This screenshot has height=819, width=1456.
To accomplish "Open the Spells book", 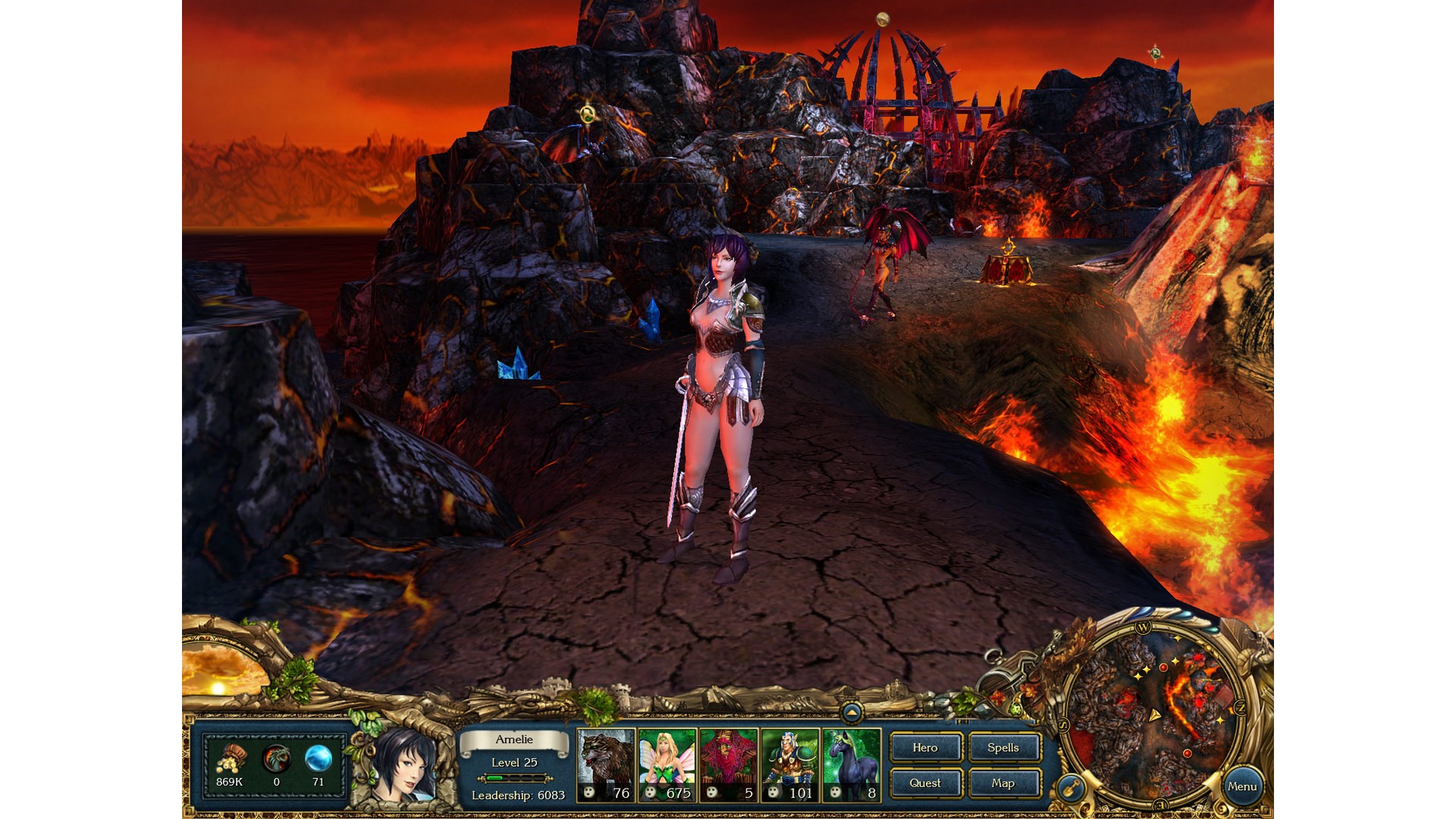I will [x=1003, y=748].
